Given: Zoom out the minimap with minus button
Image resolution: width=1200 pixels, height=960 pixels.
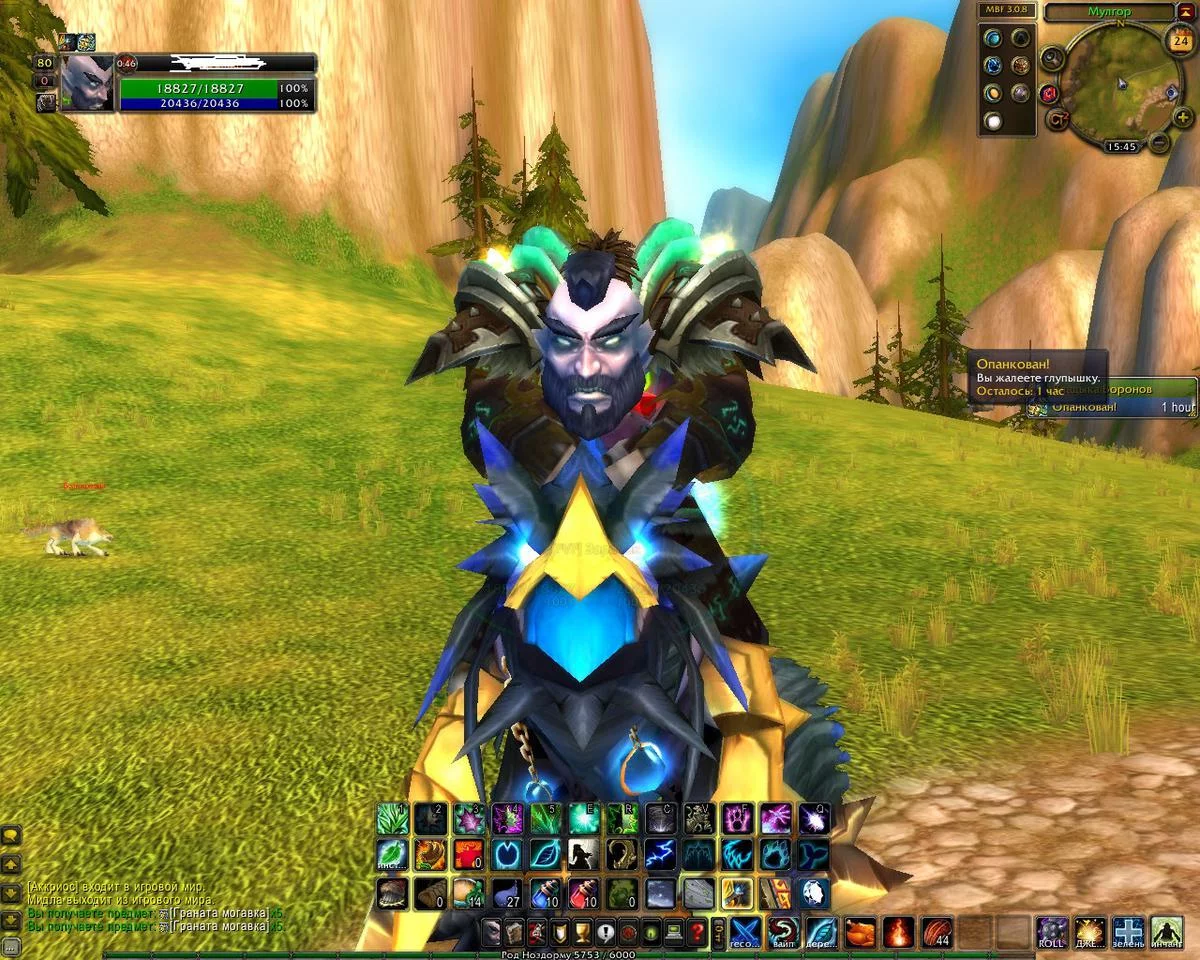Looking at the screenshot, I should point(1159,142).
